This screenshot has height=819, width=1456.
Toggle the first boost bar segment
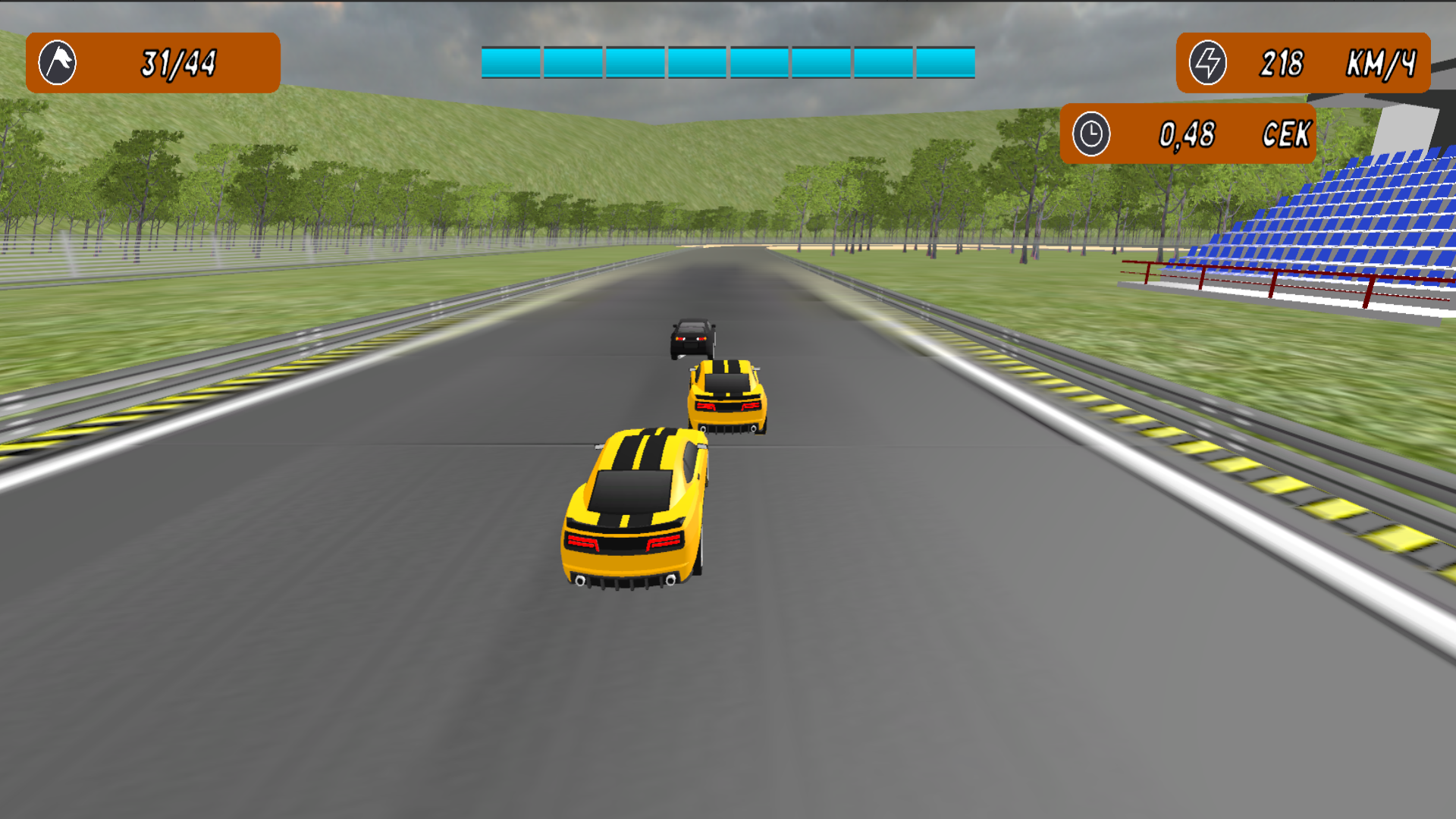point(510,64)
